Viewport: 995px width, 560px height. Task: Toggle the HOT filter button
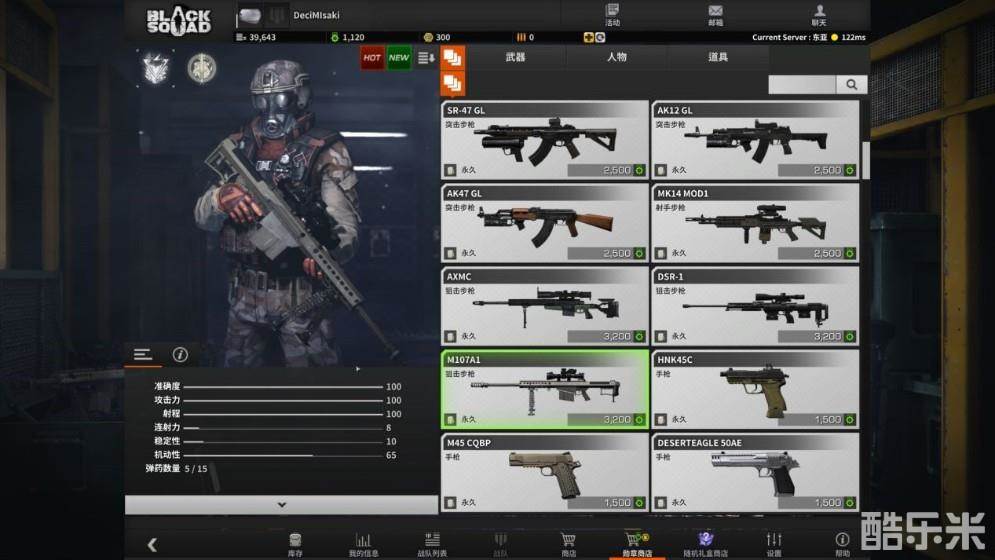(372, 58)
